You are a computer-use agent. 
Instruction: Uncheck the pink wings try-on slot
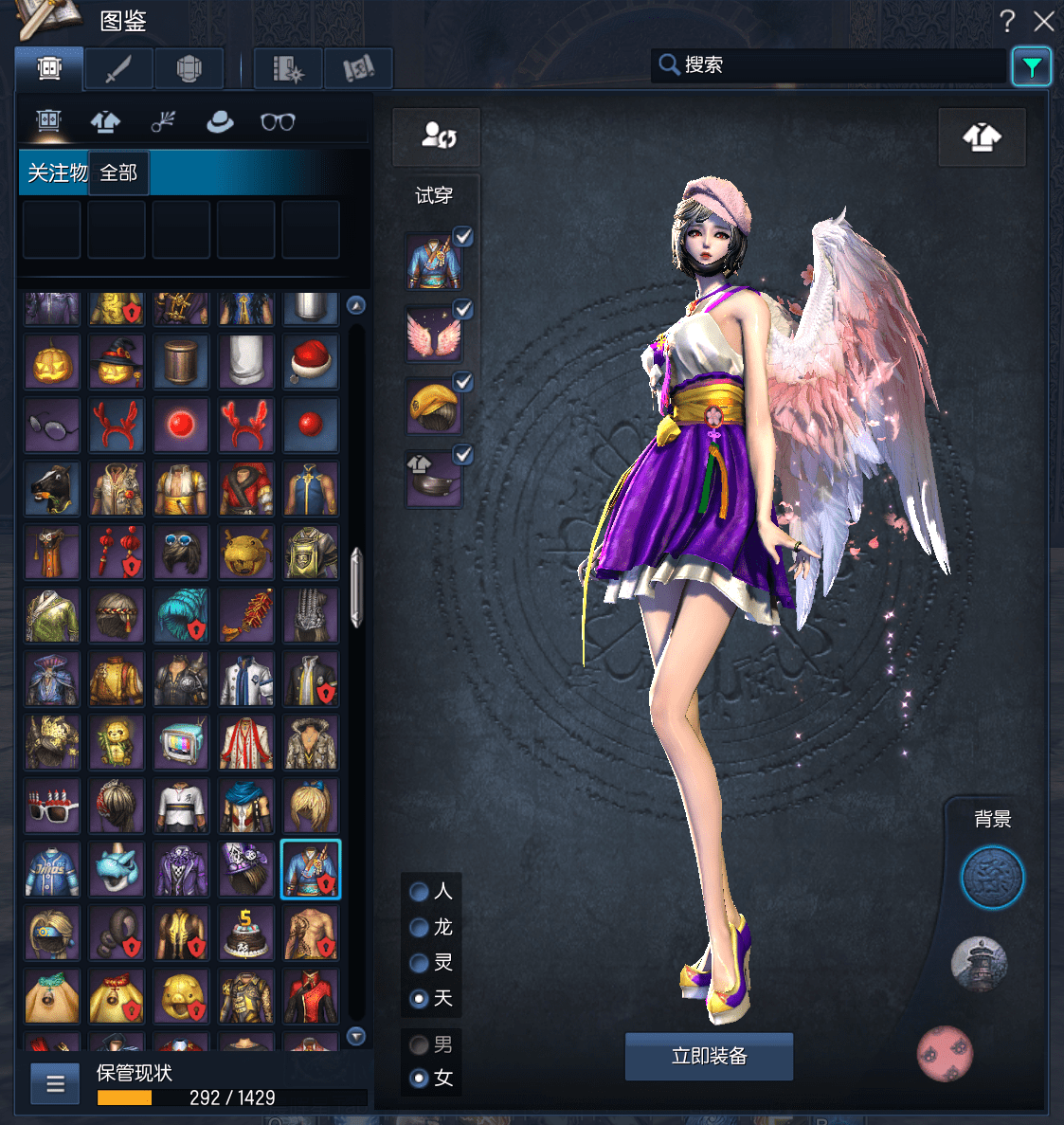point(463,309)
